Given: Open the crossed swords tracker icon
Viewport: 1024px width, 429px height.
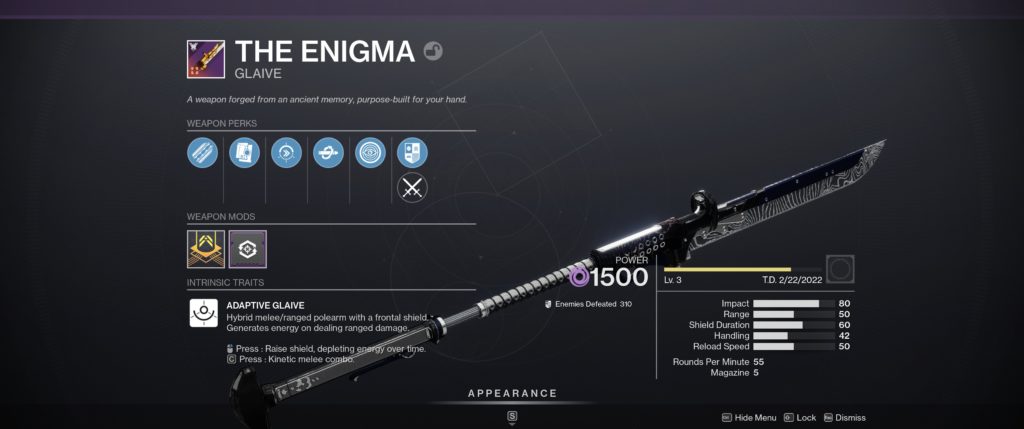Looking at the screenshot, I should (x=412, y=188).
